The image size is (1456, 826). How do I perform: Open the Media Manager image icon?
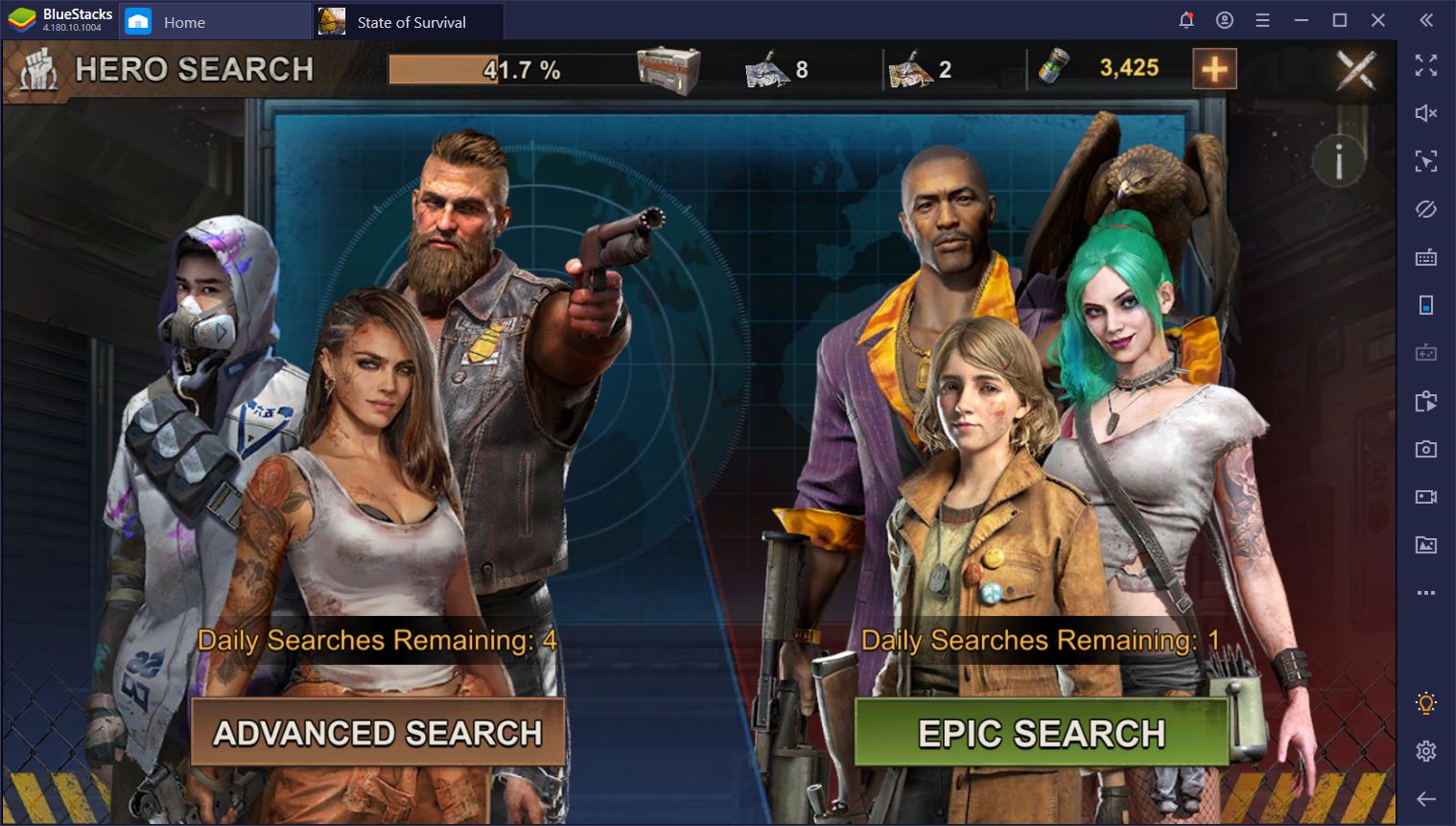coord(1427,544)
